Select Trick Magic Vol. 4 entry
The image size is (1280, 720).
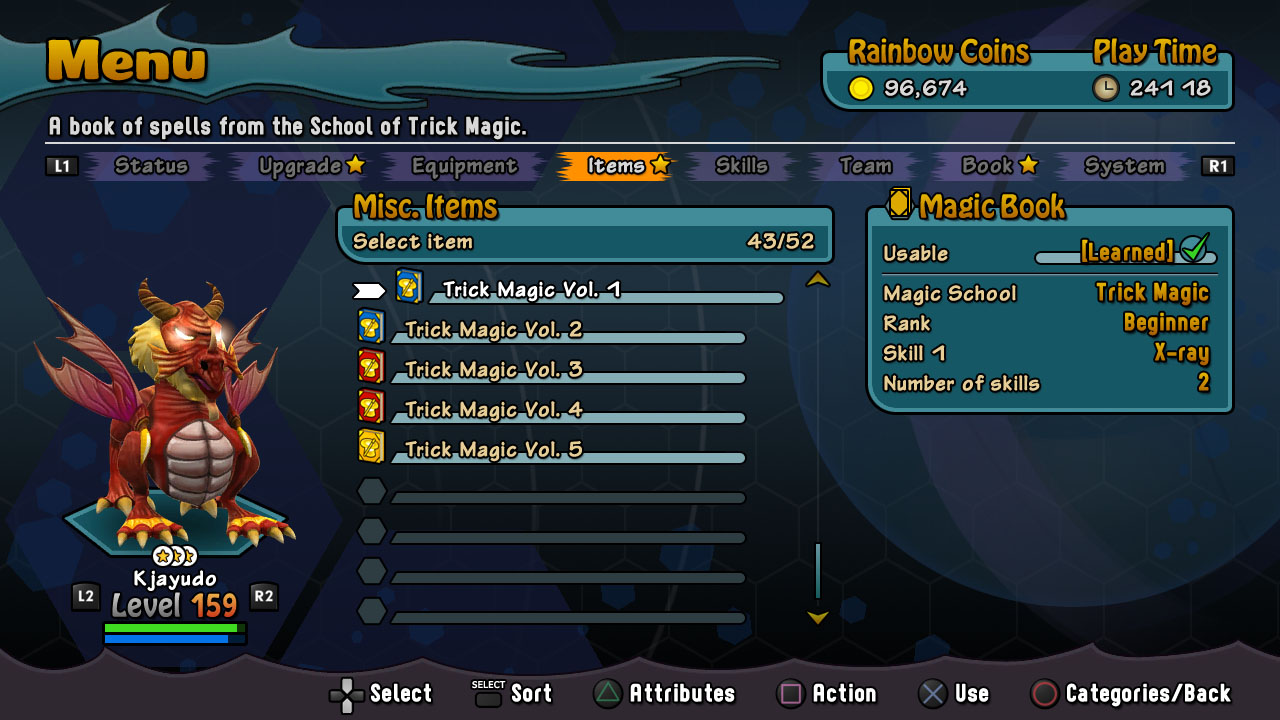493,410
